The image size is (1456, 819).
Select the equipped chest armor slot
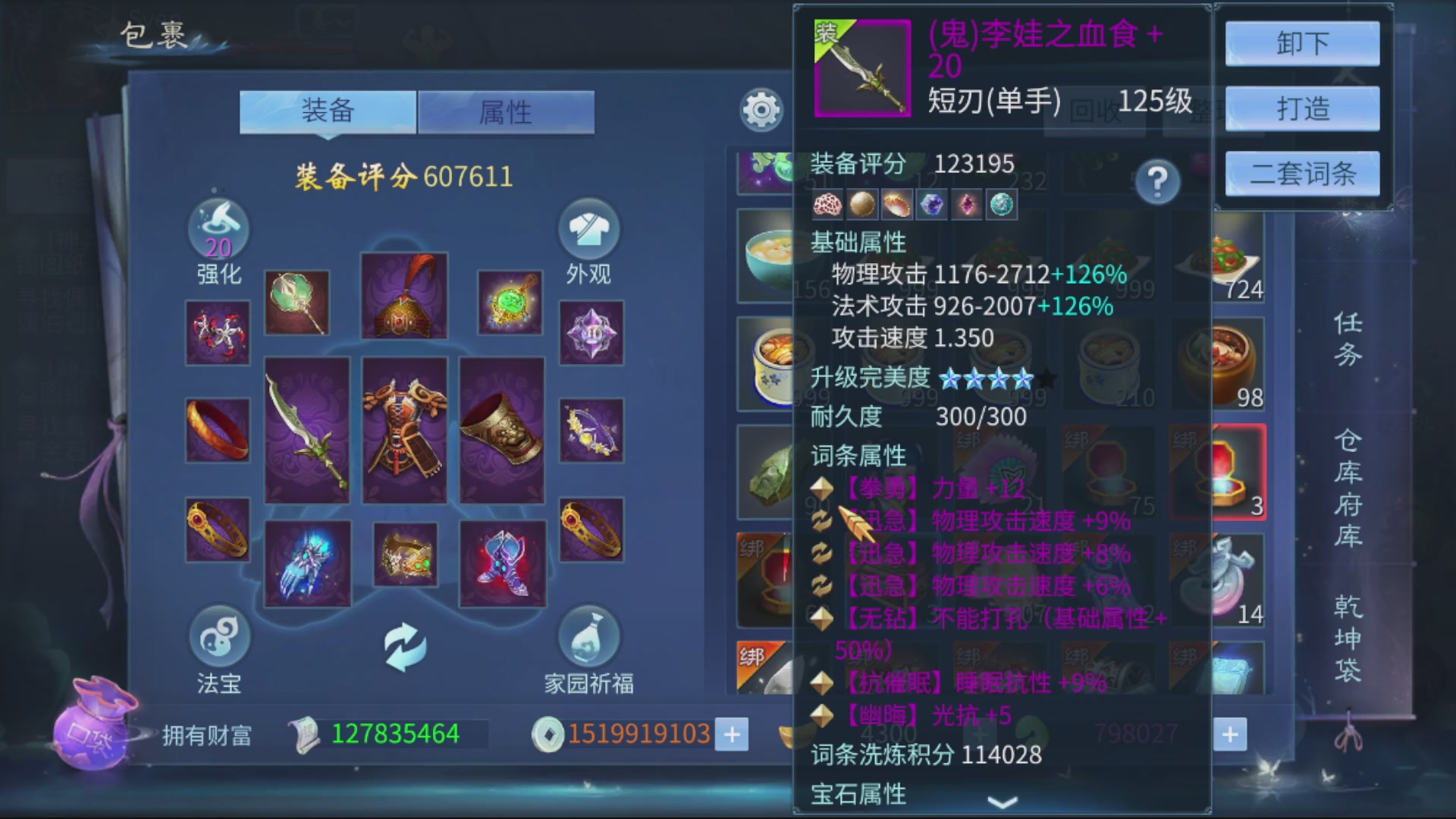406,428
